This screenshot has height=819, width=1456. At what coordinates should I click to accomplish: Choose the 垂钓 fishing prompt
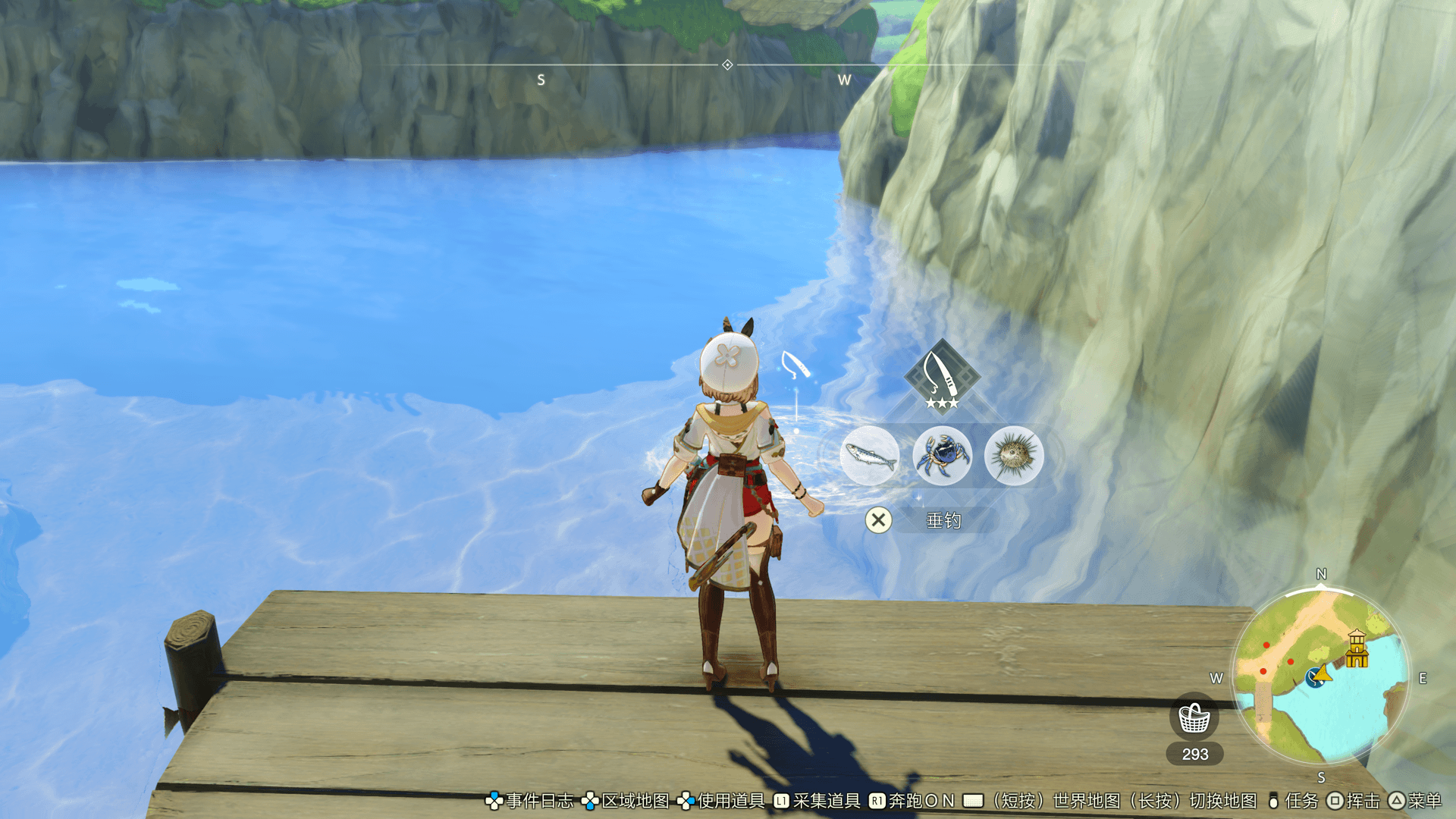(943, 520)
